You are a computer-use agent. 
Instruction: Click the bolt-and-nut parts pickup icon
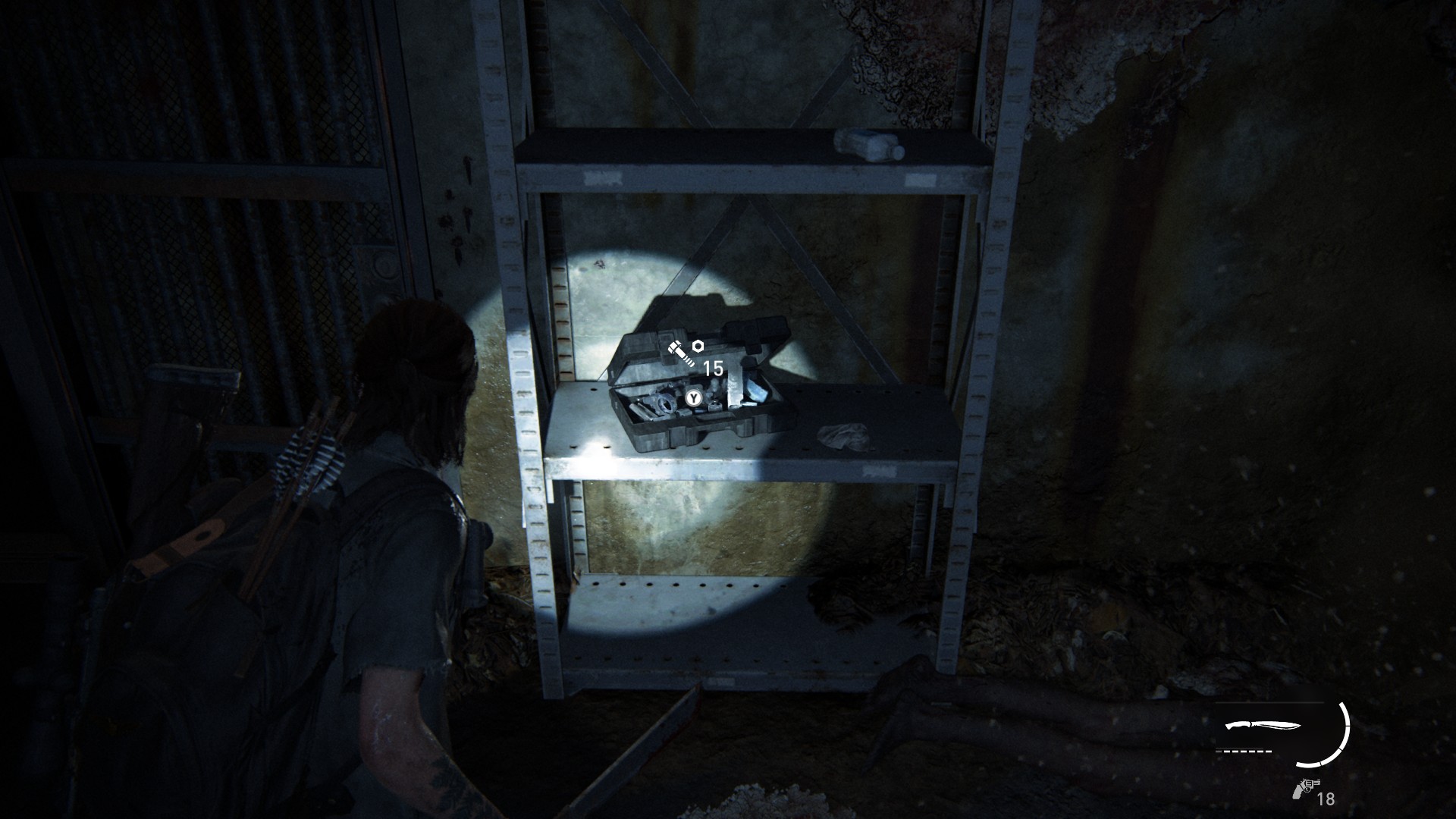tap(685, 353)
